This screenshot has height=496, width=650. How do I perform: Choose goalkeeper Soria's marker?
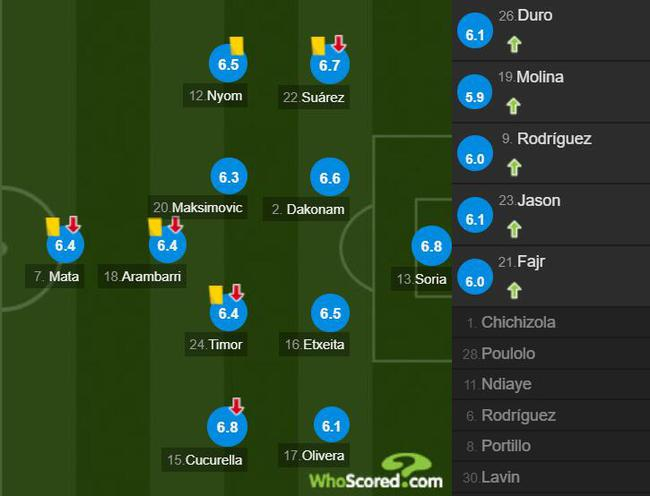(431, 247)
